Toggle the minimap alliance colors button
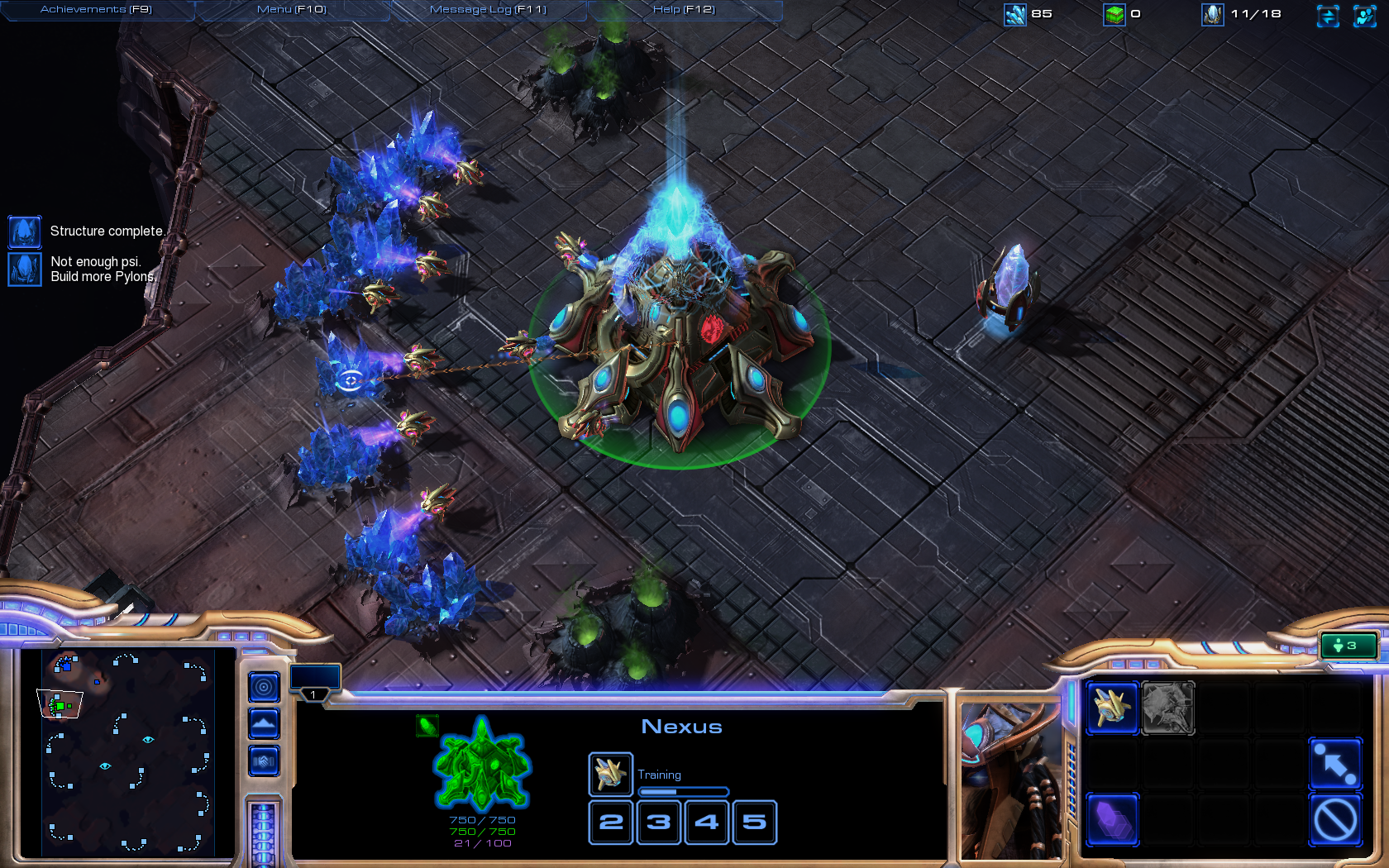 pos(264,761)
